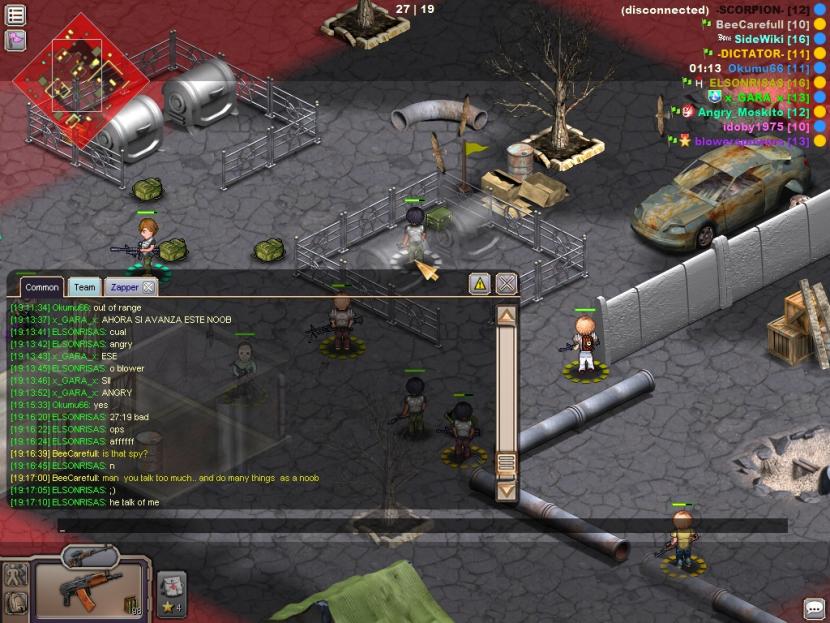The image size is (830, 623).
Task: Select the AK assault rifle weapon slot
Action: (x=90, y=588)
